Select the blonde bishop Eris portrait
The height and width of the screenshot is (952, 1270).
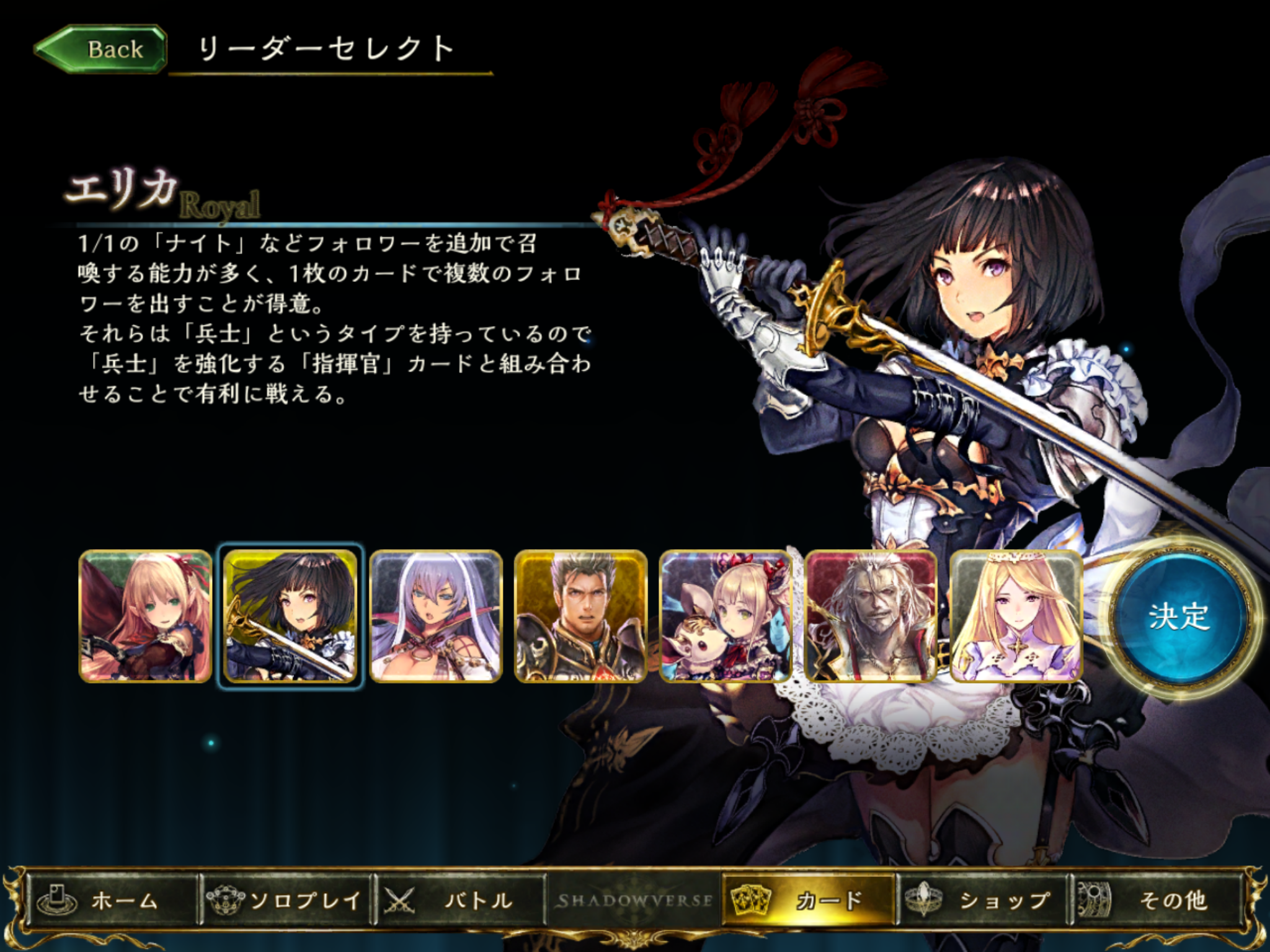(x=1016, y=616)
